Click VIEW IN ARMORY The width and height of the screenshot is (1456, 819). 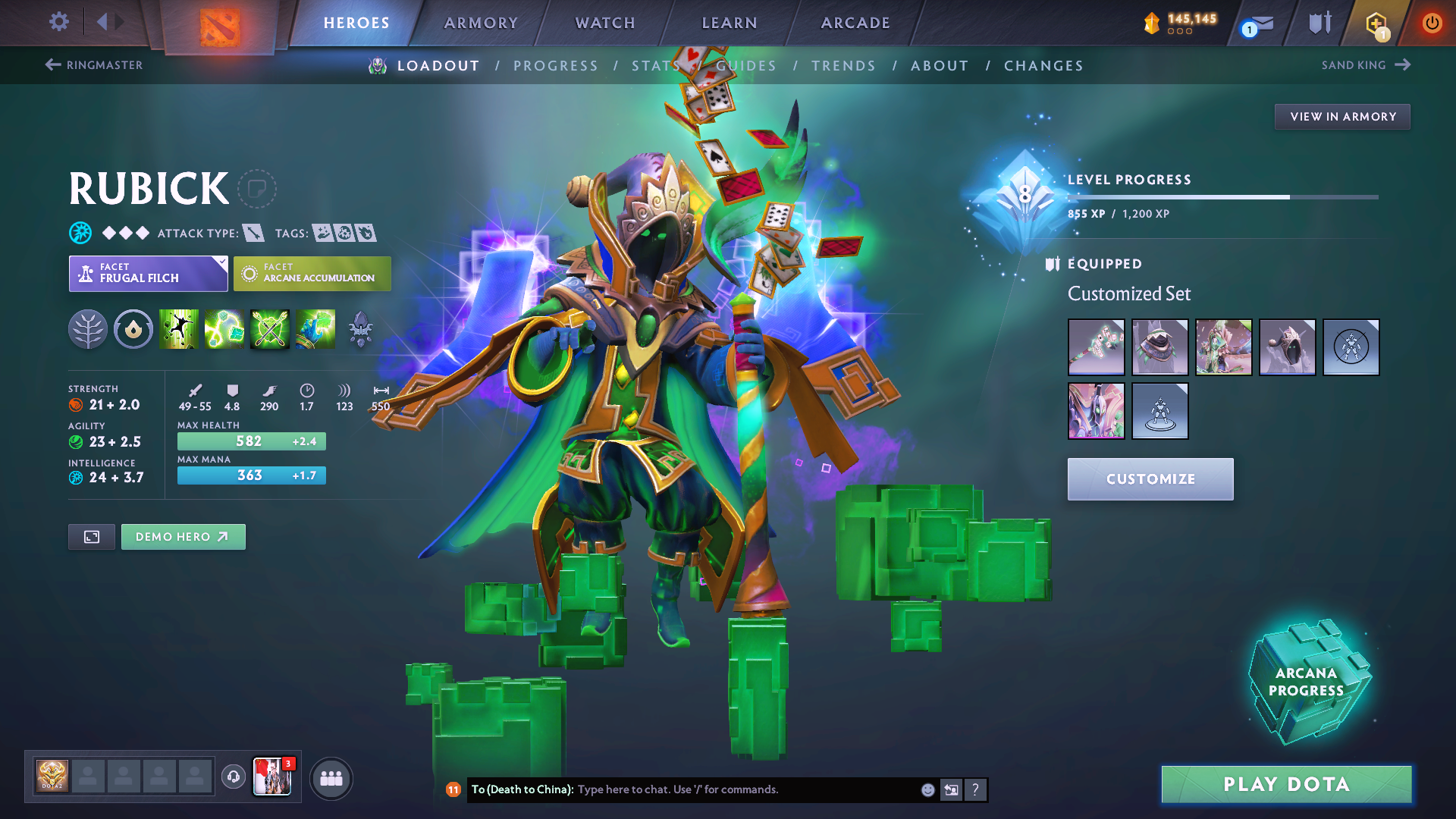click(x=1341, y=116)
